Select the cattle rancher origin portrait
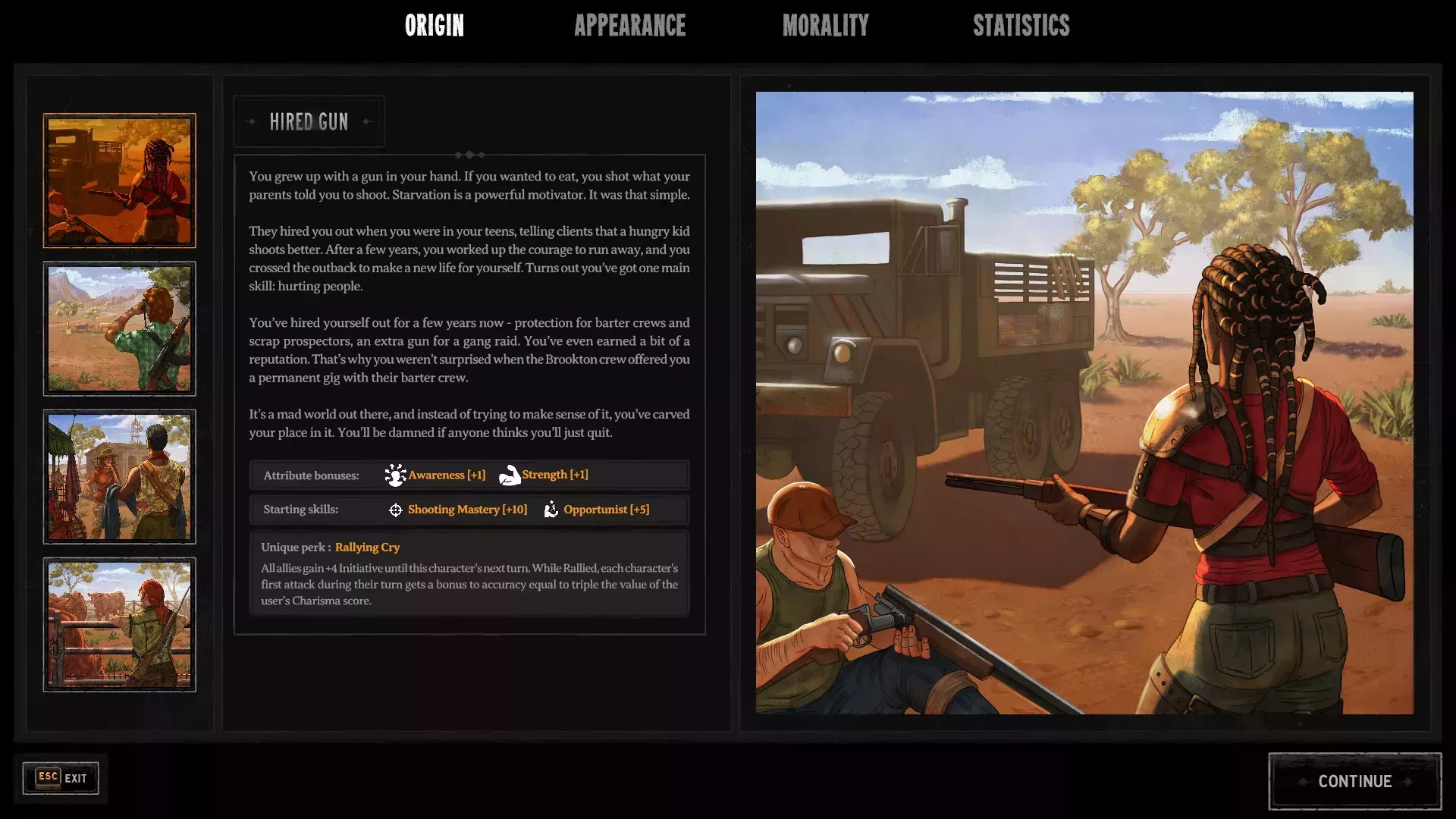1456x819 pixels. (119, 624)
